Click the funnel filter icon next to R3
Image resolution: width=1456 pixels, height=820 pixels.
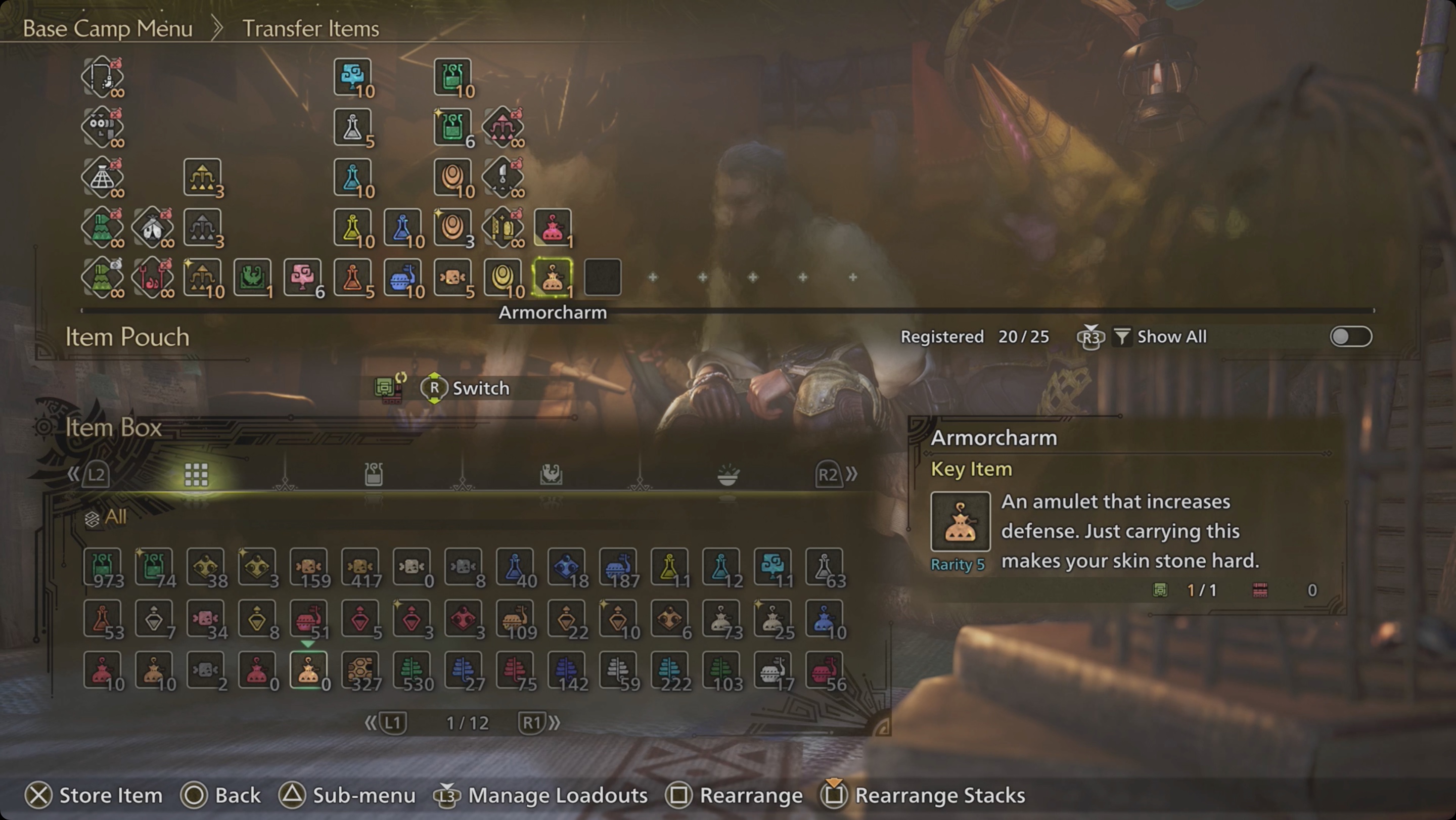click(1122, 336)
